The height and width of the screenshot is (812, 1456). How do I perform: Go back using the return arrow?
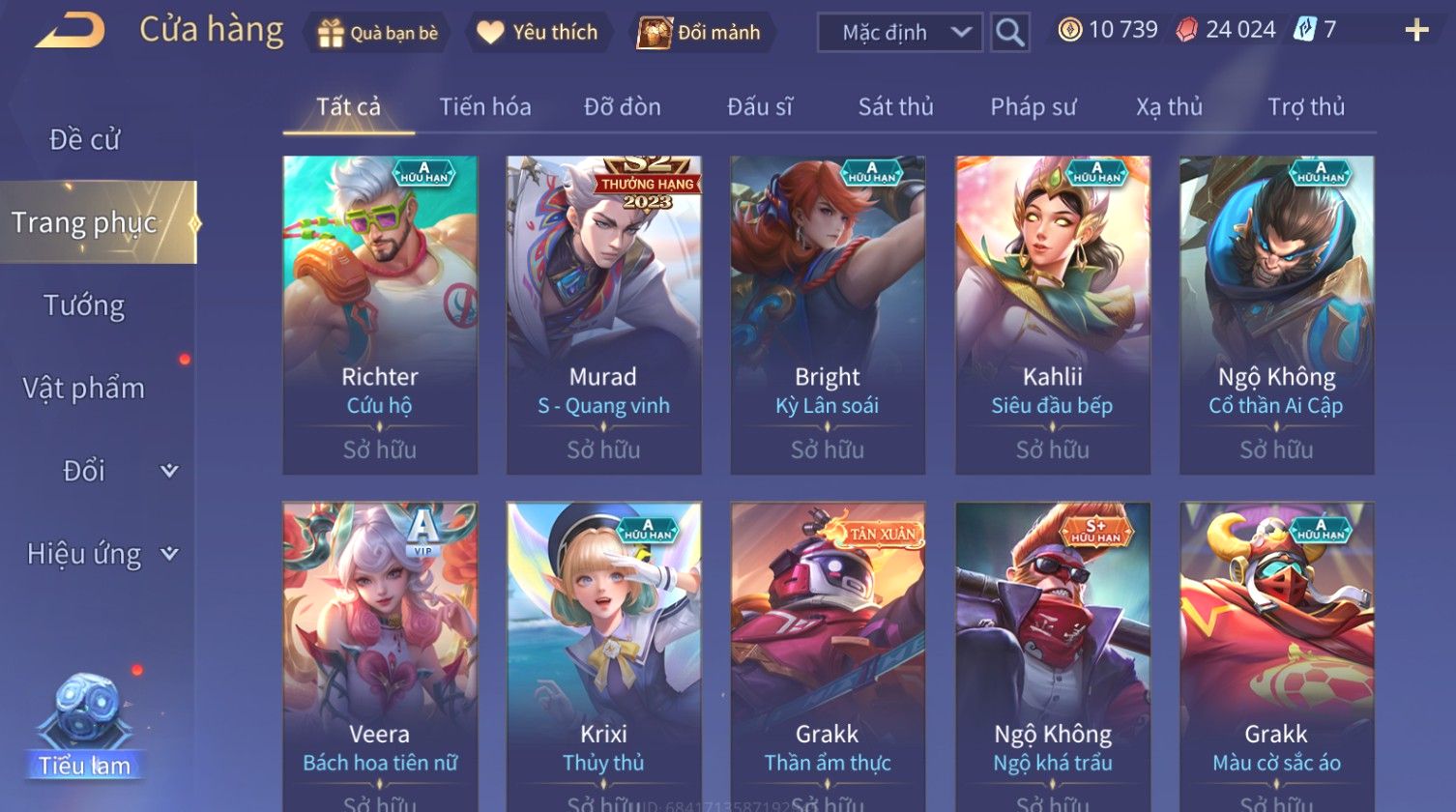pos(70,31)
